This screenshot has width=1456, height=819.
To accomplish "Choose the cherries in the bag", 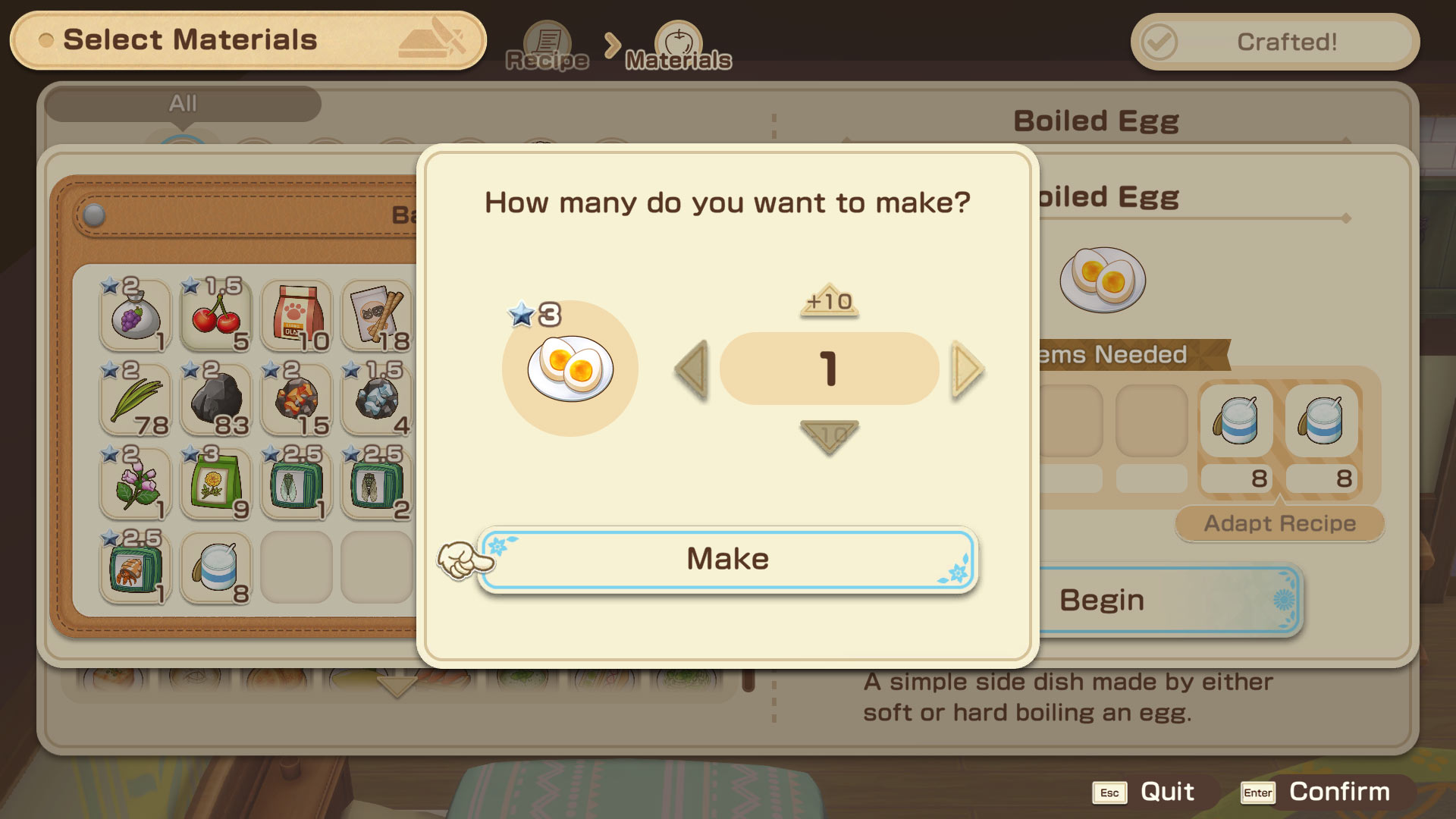I will 216,315.
